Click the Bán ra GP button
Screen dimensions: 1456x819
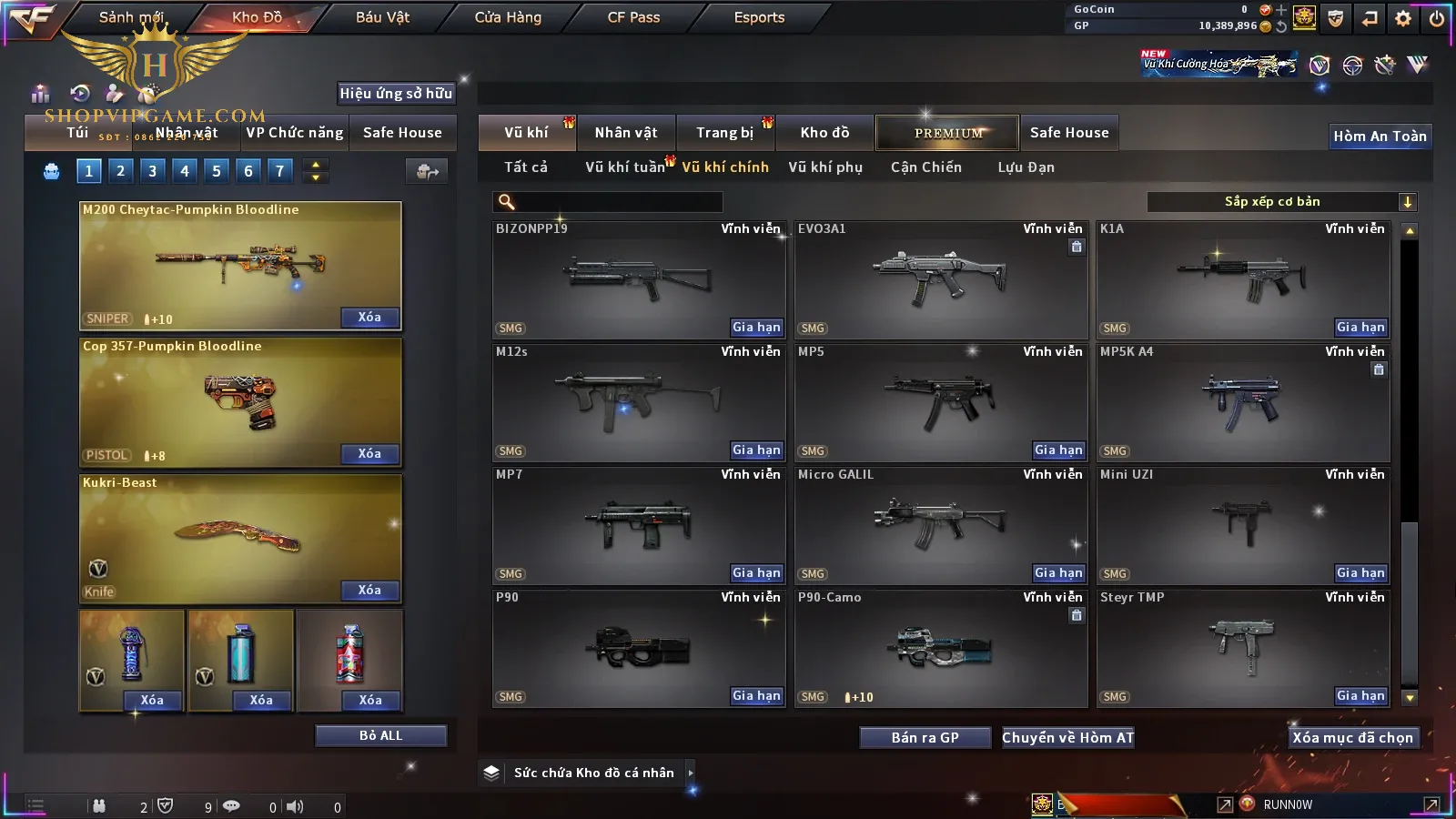pos(925,738)
